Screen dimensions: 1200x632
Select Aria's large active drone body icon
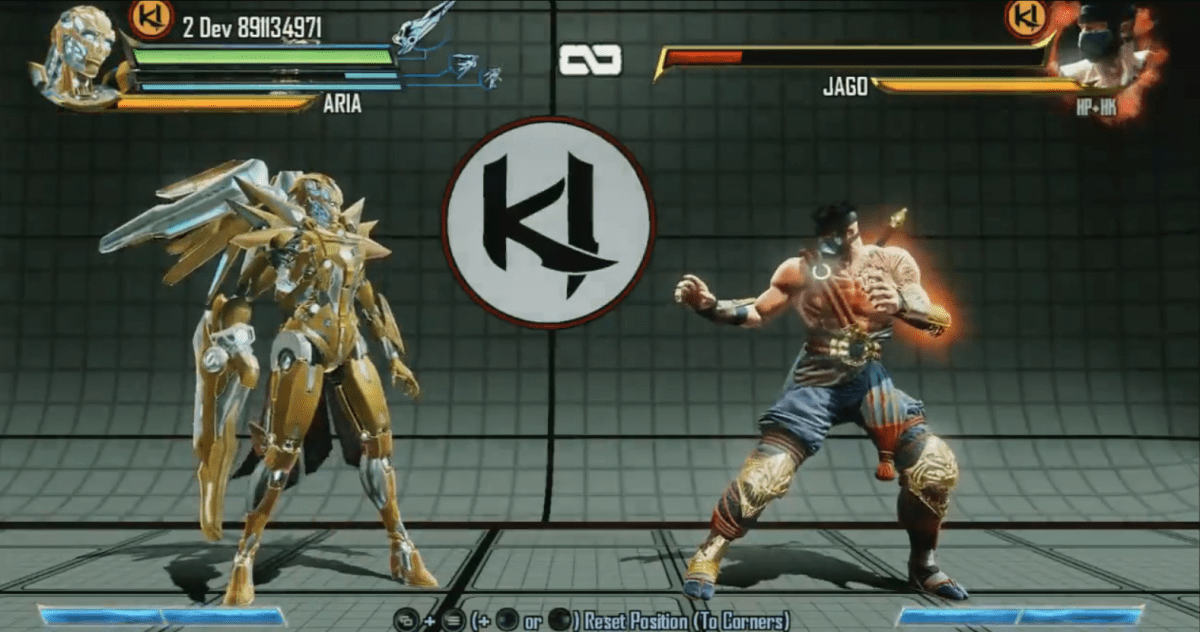[424, 27]
